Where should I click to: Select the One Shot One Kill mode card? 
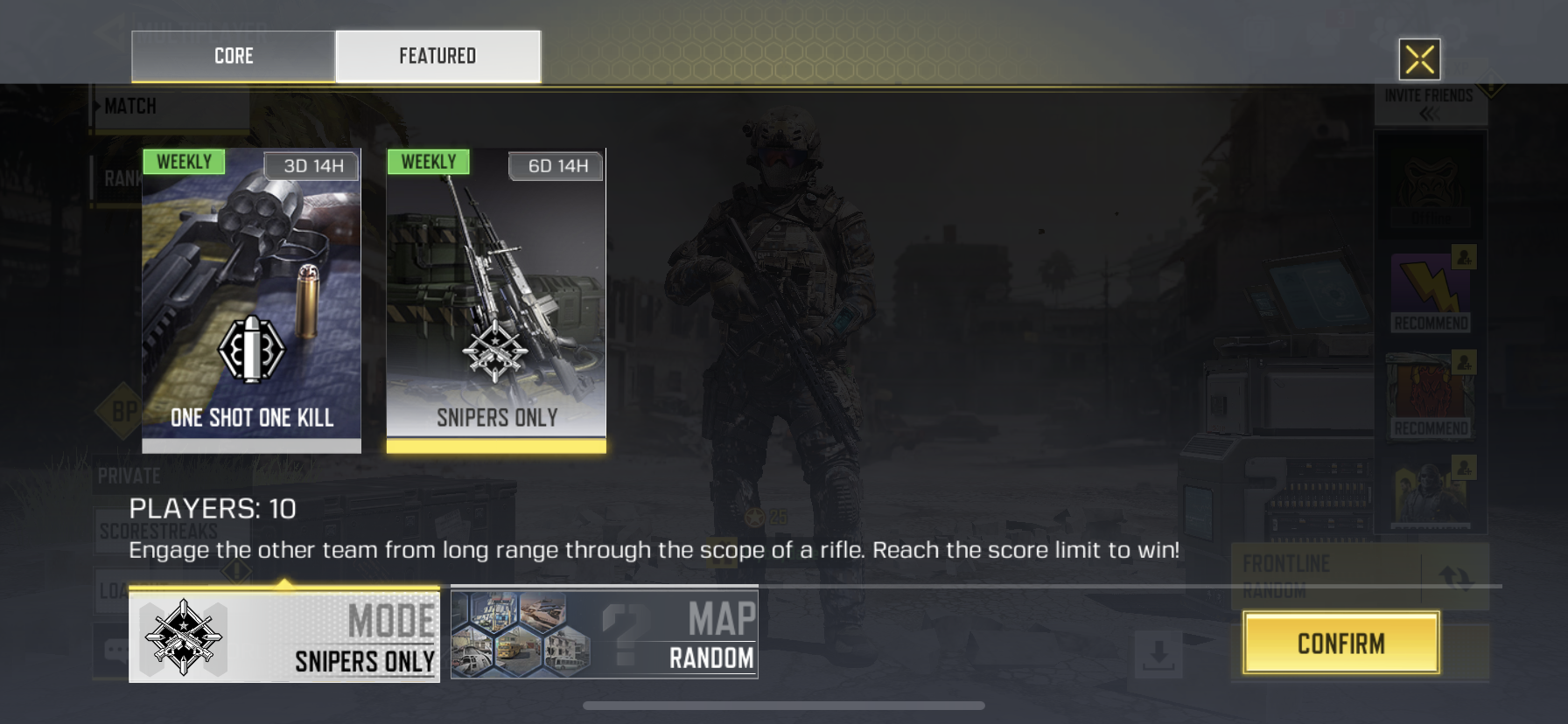point(251,300)
